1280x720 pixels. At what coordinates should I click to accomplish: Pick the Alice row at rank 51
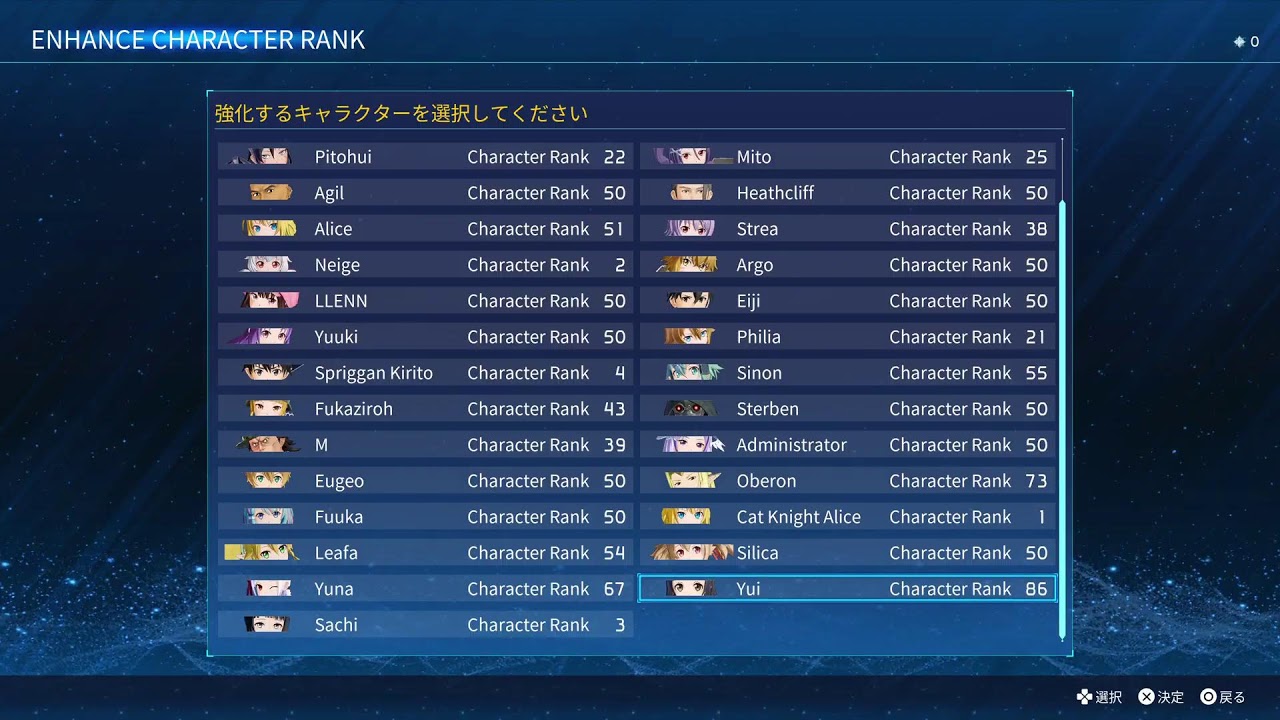point(425,229)
